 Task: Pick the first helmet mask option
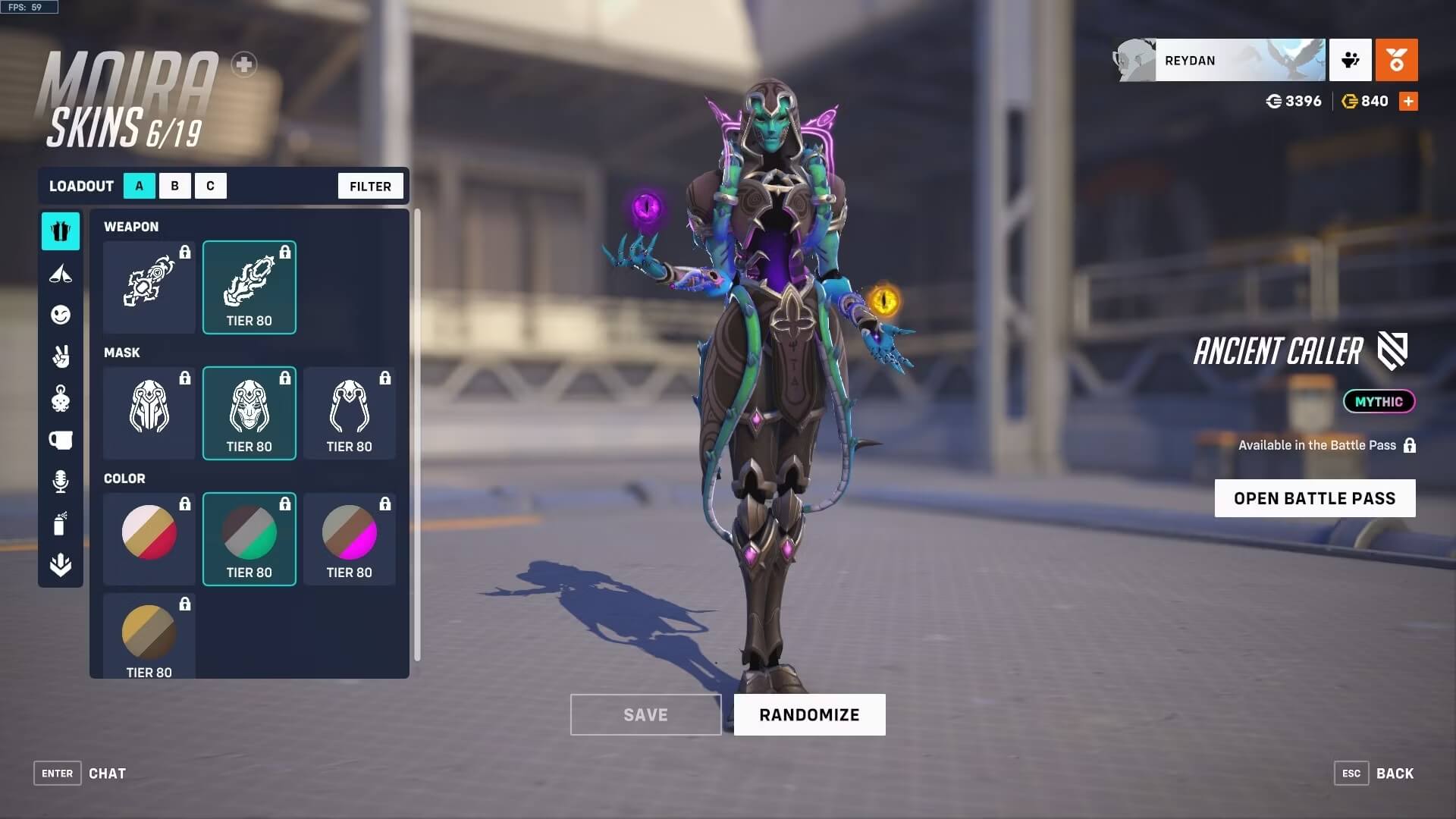pos(149,413)
